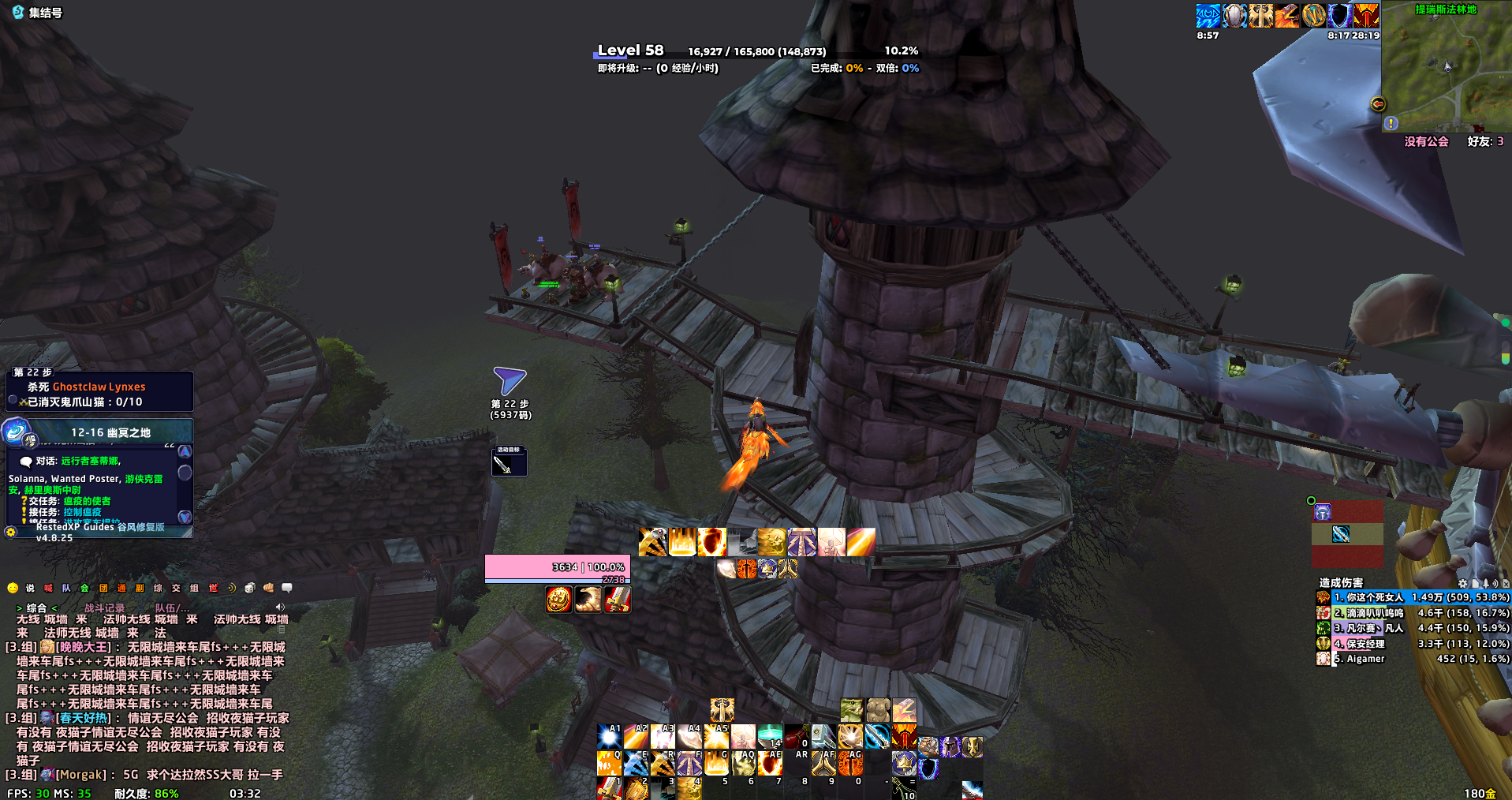Open the RestedXP guide gear settings

(10, 532)
